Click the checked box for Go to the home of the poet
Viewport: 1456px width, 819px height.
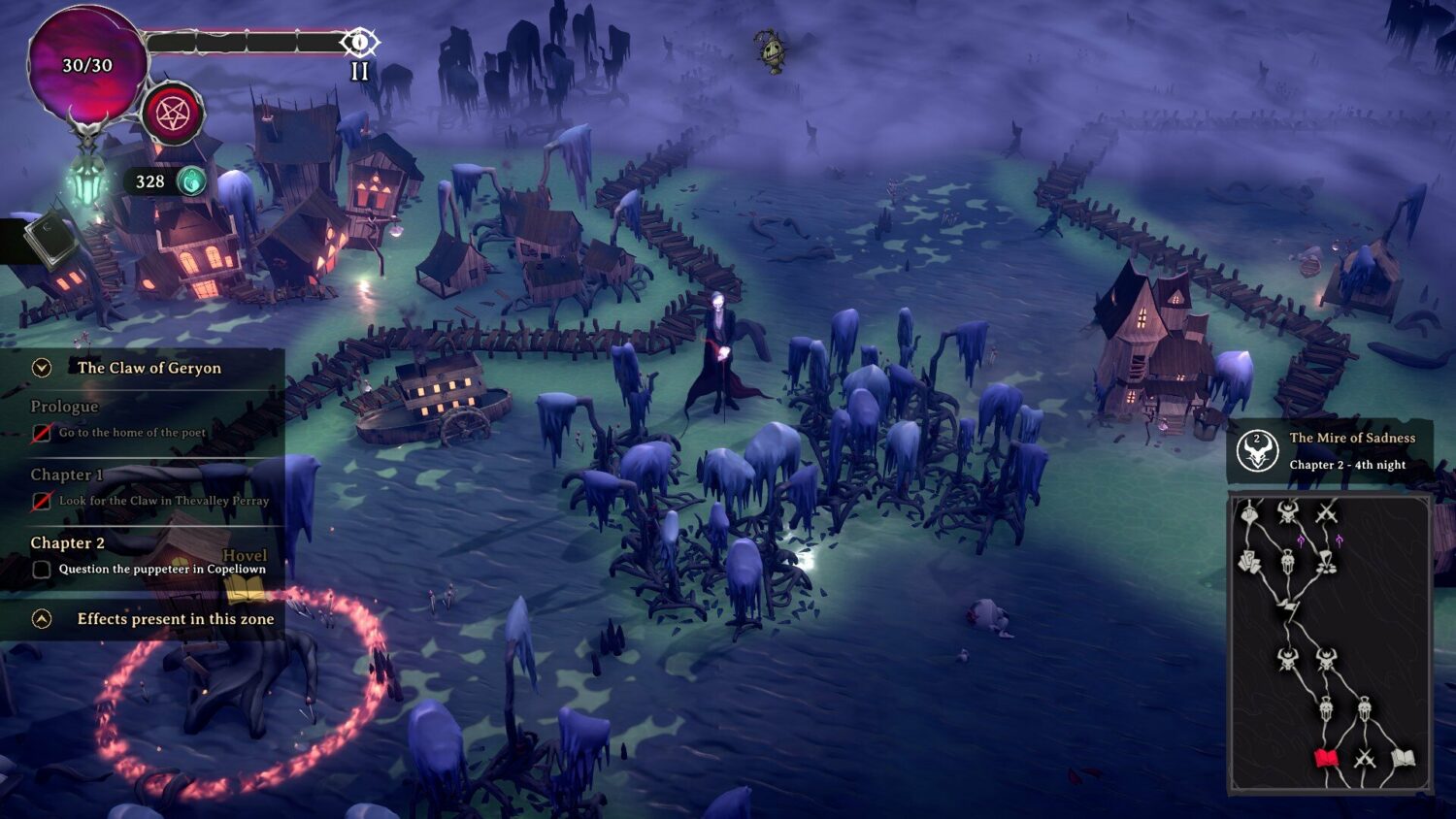click(41, 433)
